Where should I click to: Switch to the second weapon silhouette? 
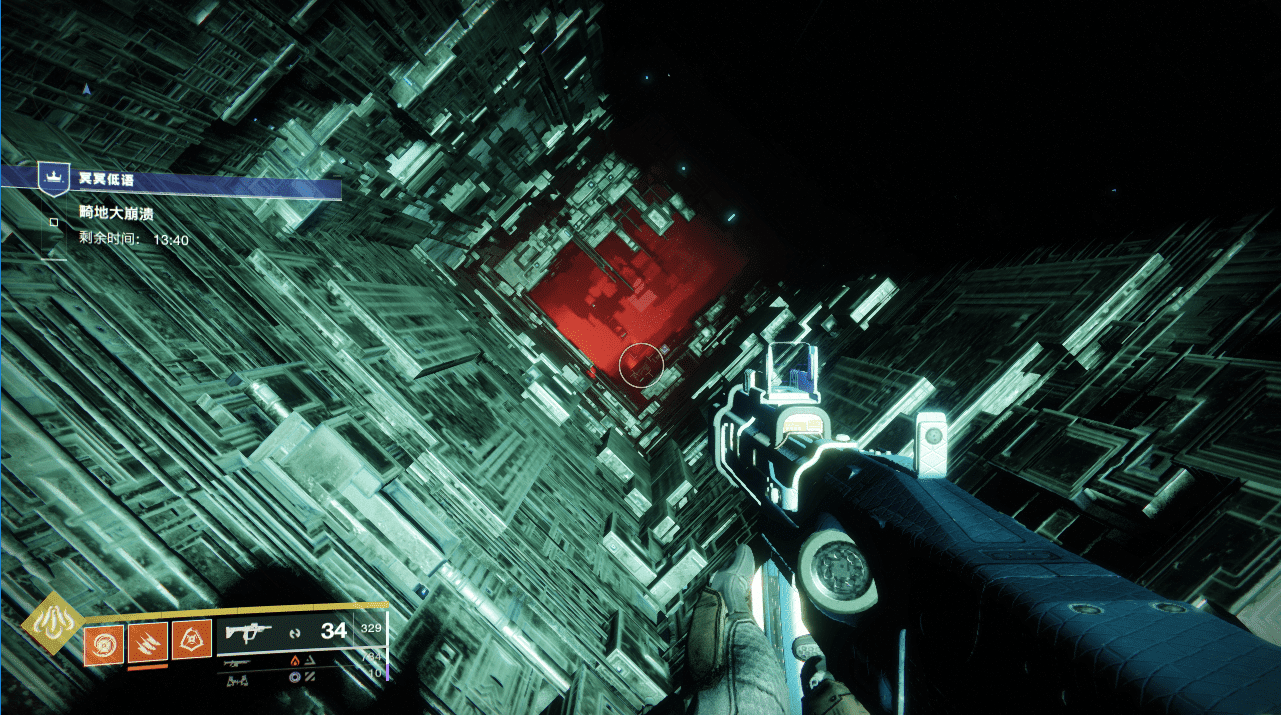click(237, 662)
